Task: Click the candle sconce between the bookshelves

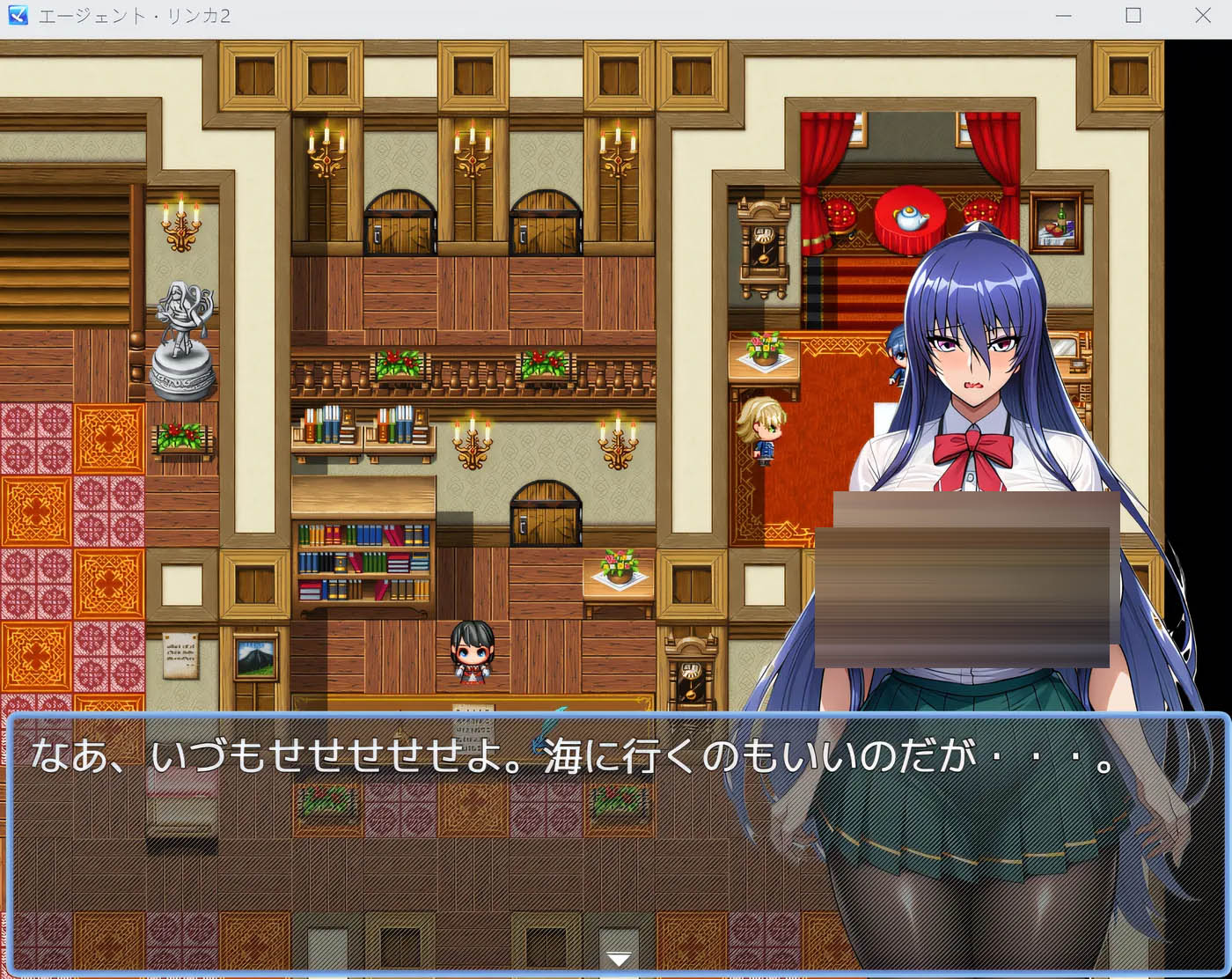Action: (472, 445)
